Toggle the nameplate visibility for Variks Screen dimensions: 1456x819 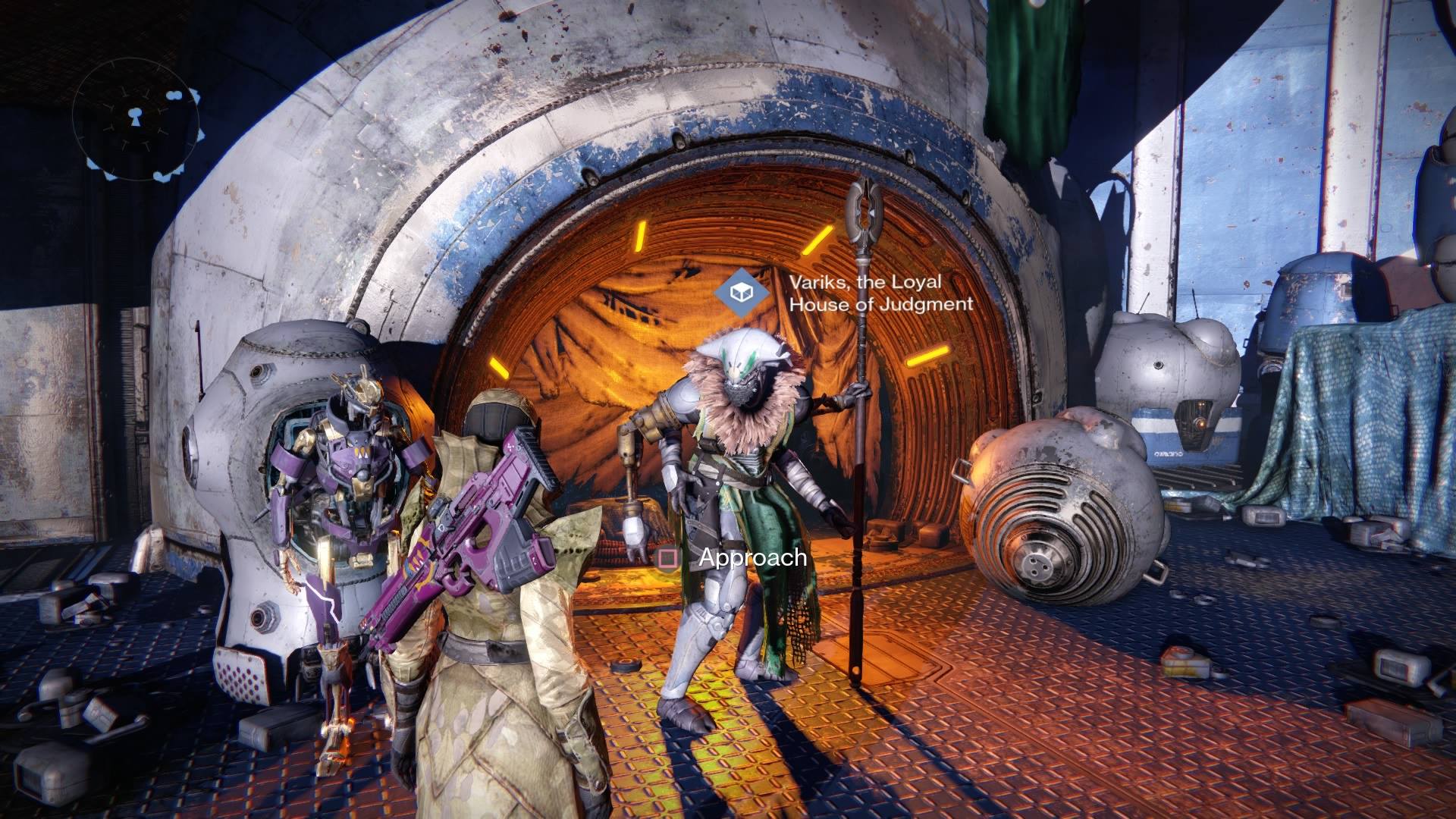click(864, 292)
